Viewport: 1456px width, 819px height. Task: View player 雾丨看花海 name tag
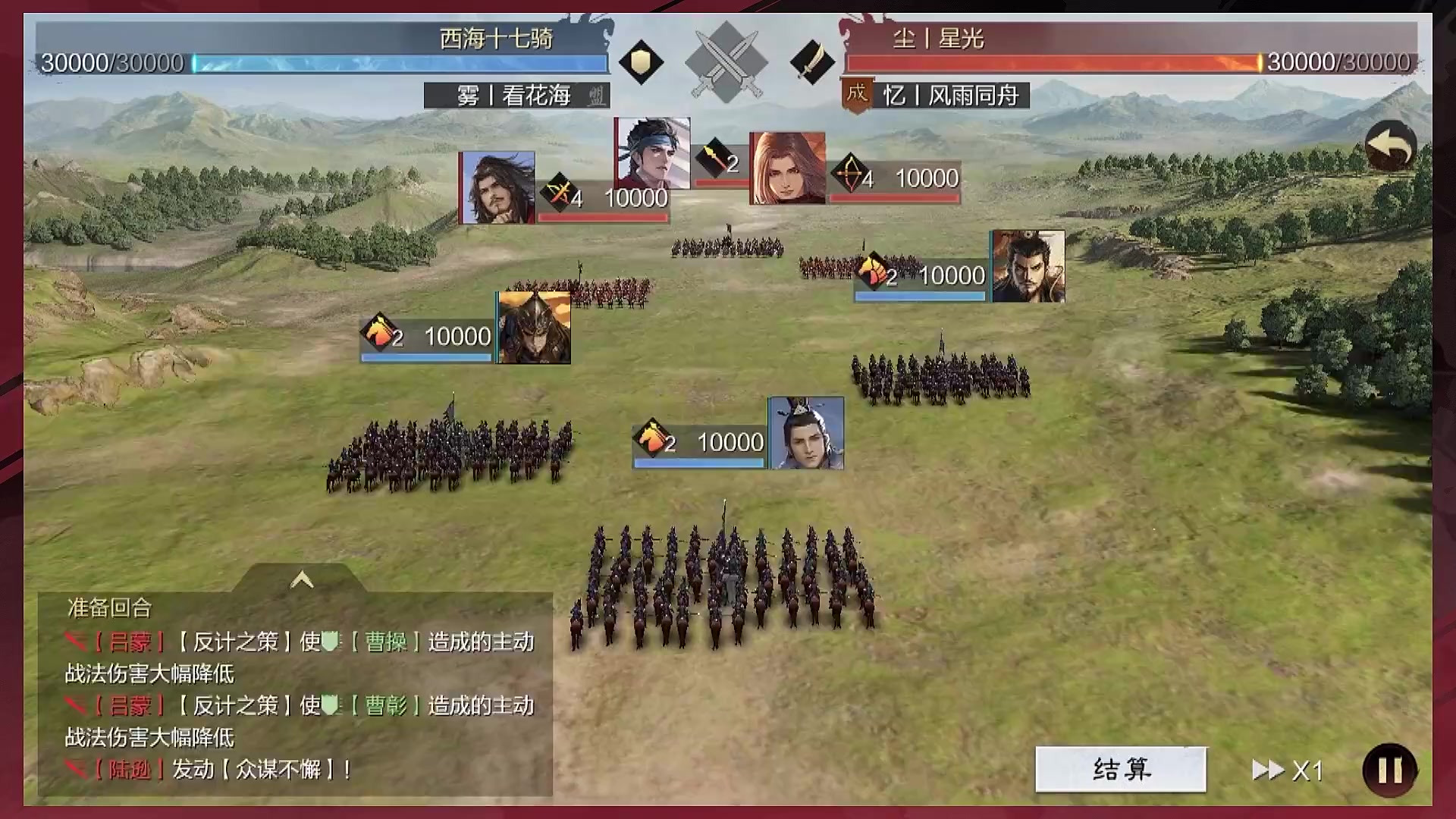coord(516,96)
